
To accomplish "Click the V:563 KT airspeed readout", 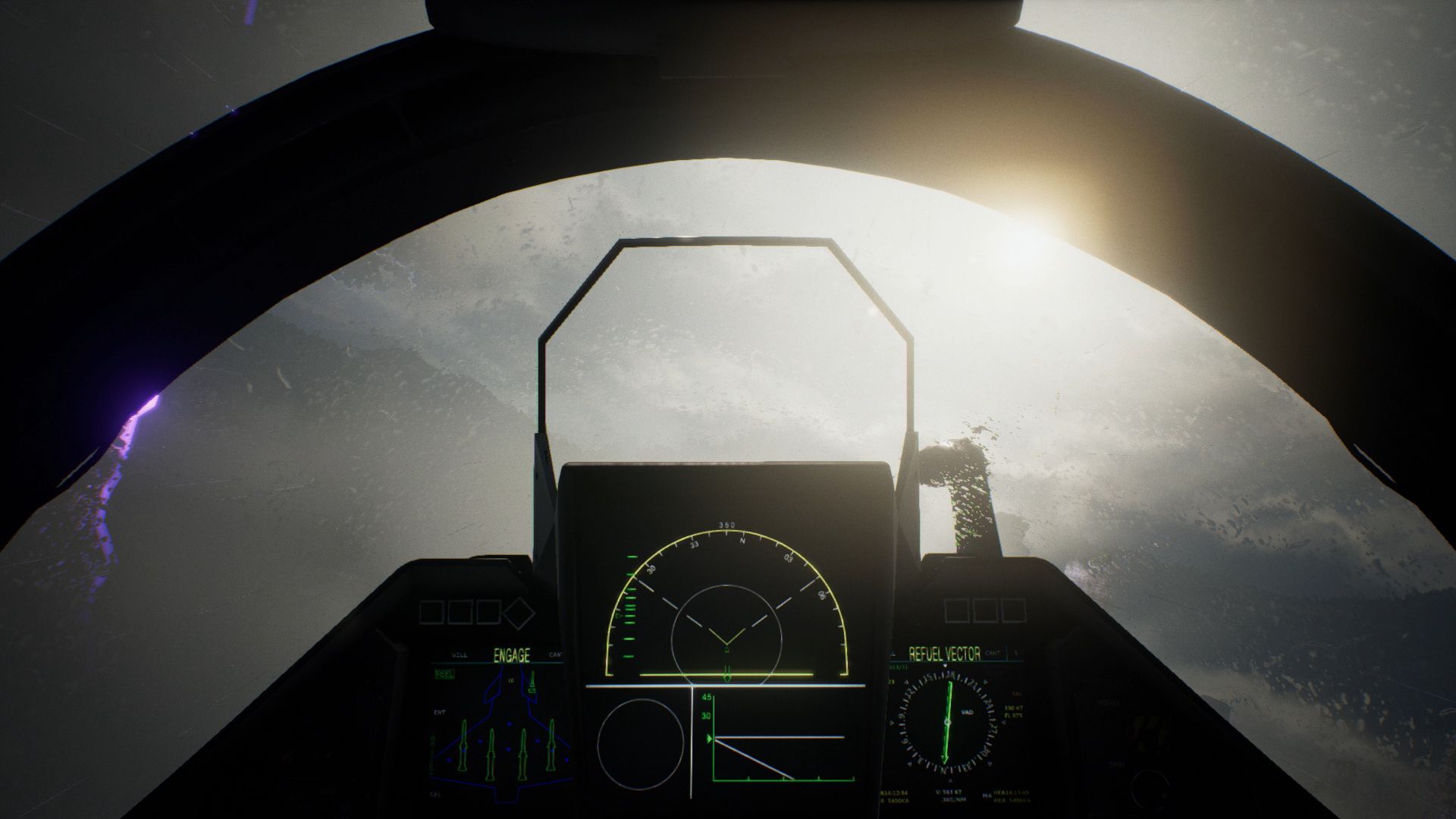I will [949, 791].
